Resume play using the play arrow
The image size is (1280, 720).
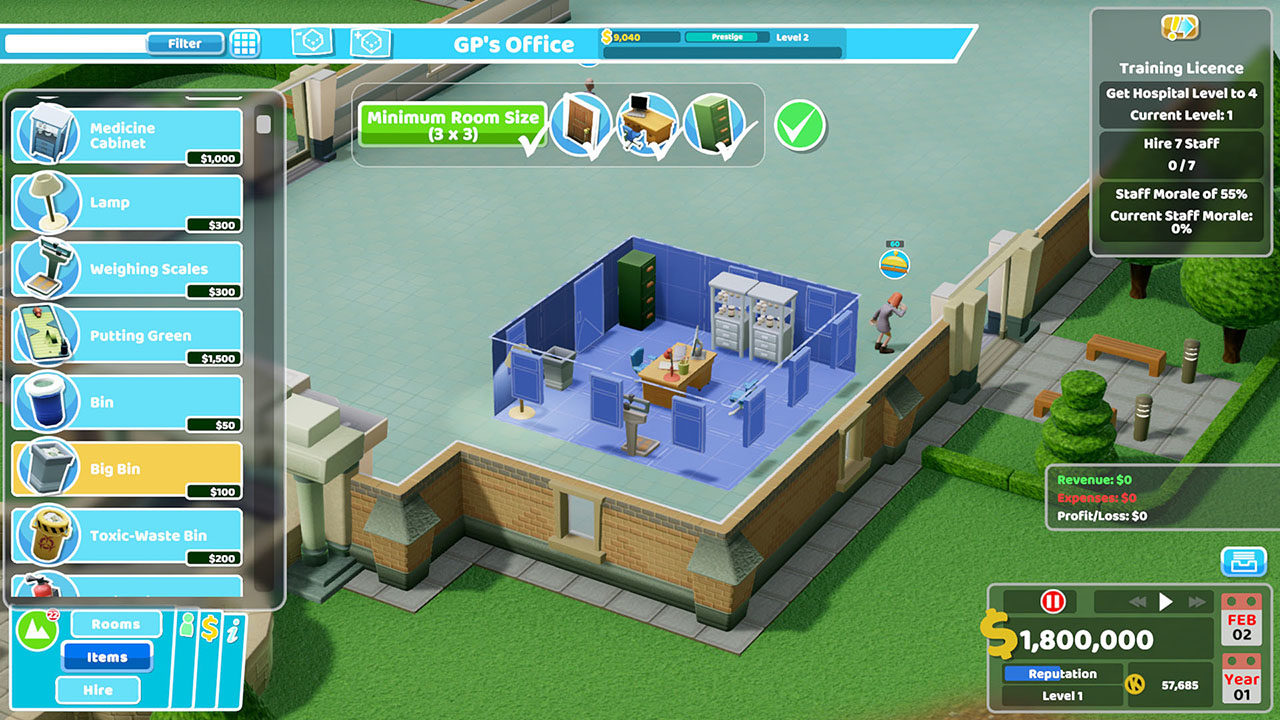click(1168, 601)
